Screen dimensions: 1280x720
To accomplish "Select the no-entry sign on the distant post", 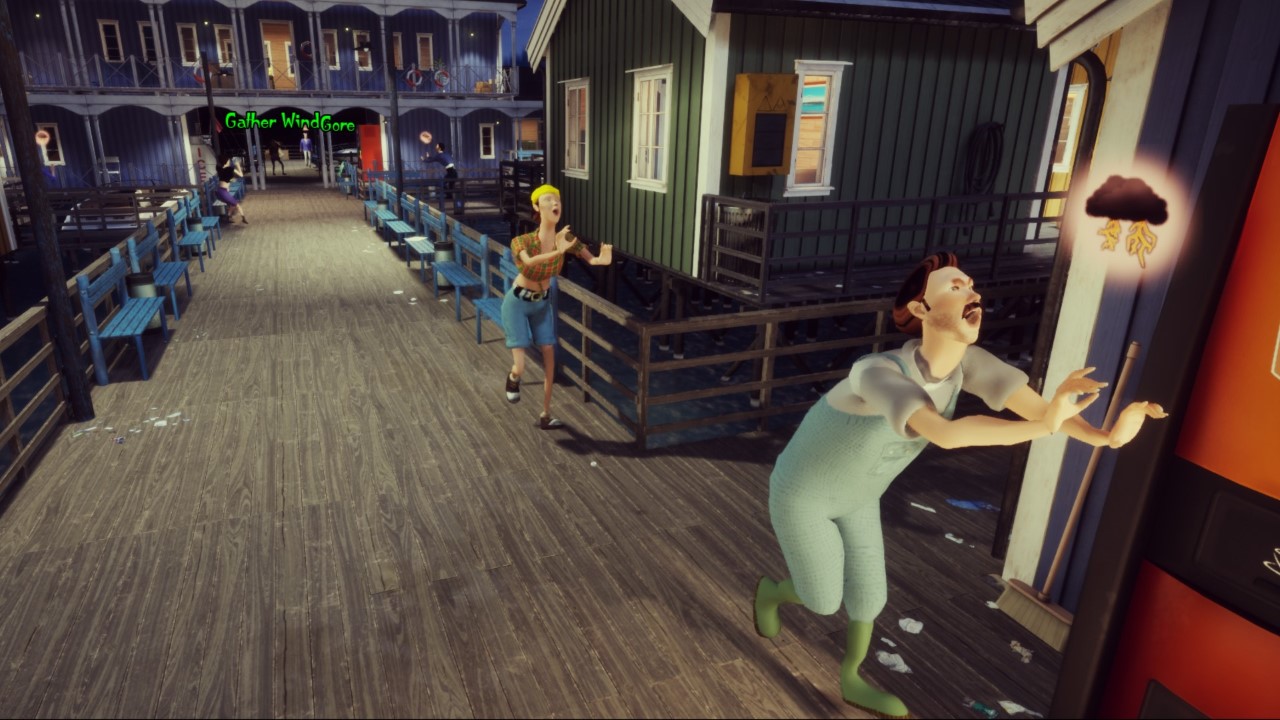I will tap(426, 136).
